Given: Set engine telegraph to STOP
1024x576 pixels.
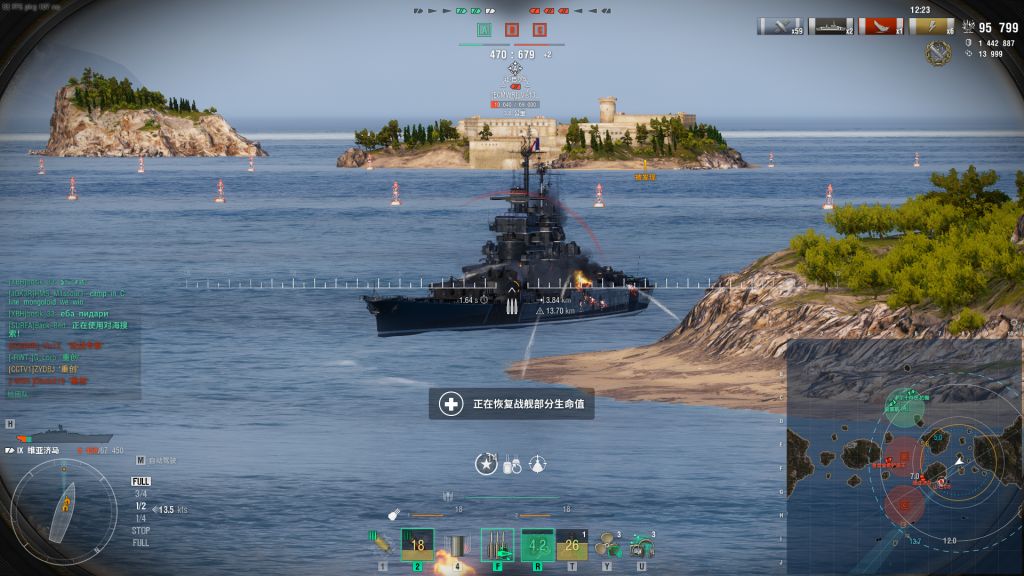Looking at the screenshot, I should 141,530.
